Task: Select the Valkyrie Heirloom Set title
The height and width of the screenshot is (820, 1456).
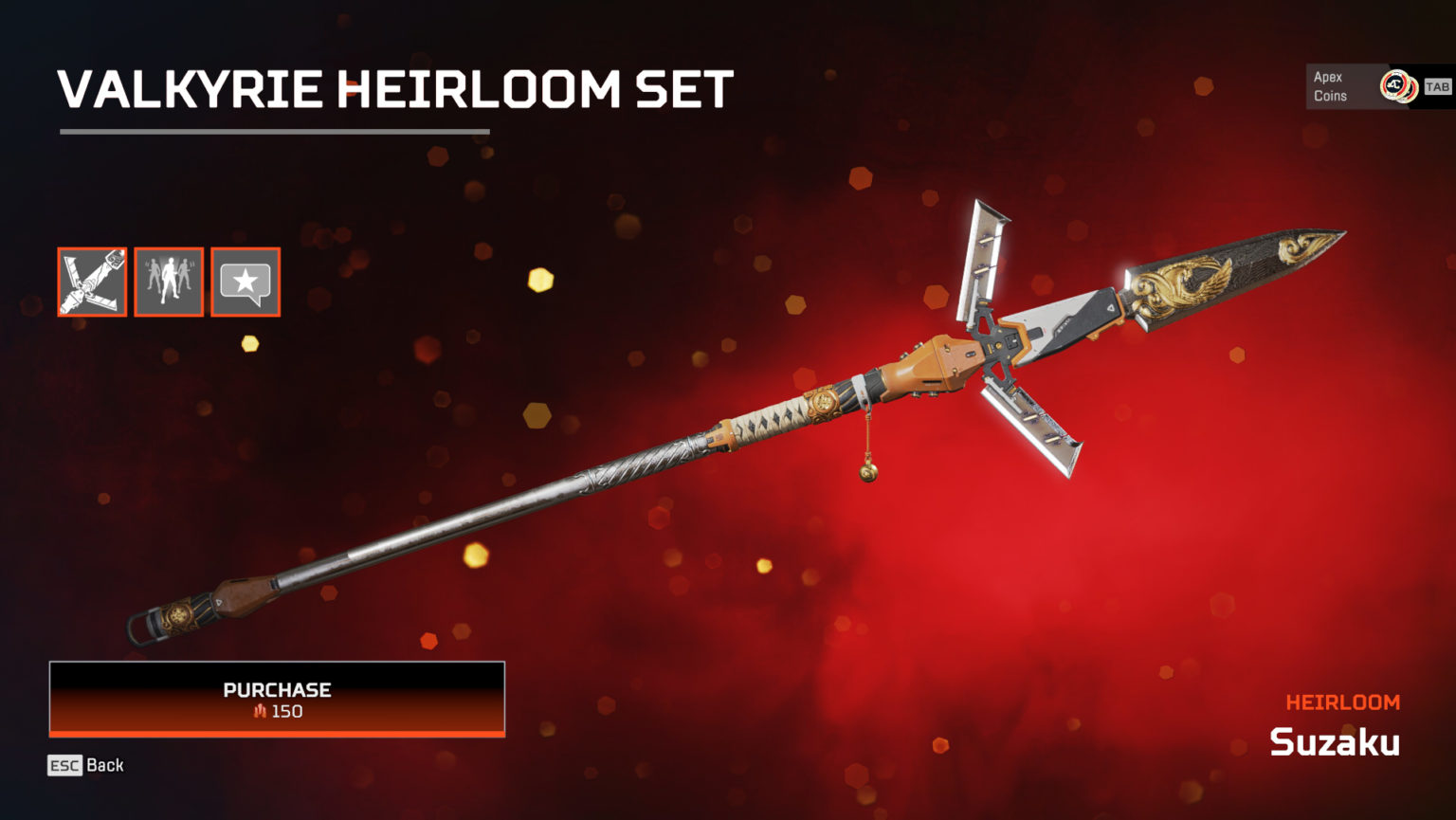Action: click(x=392, y=89)
